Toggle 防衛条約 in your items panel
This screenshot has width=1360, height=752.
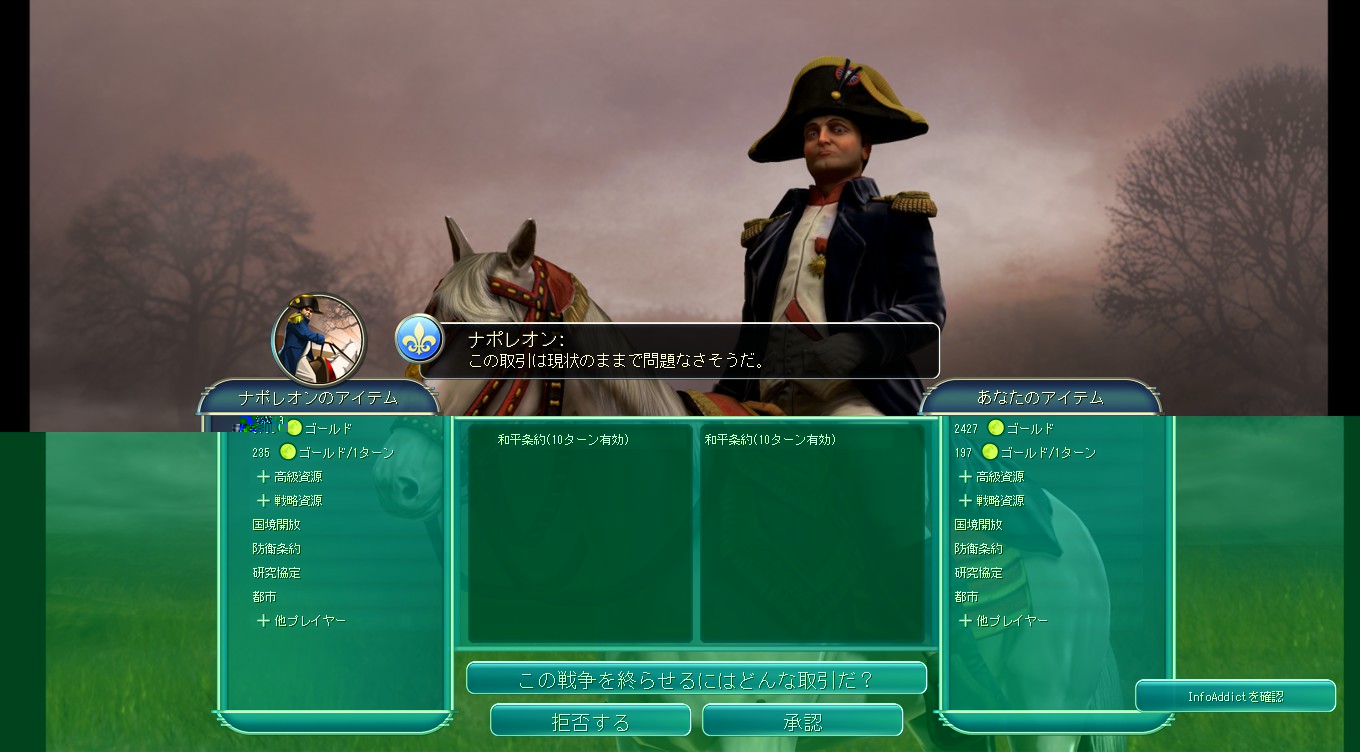click(x=980, y=548)
